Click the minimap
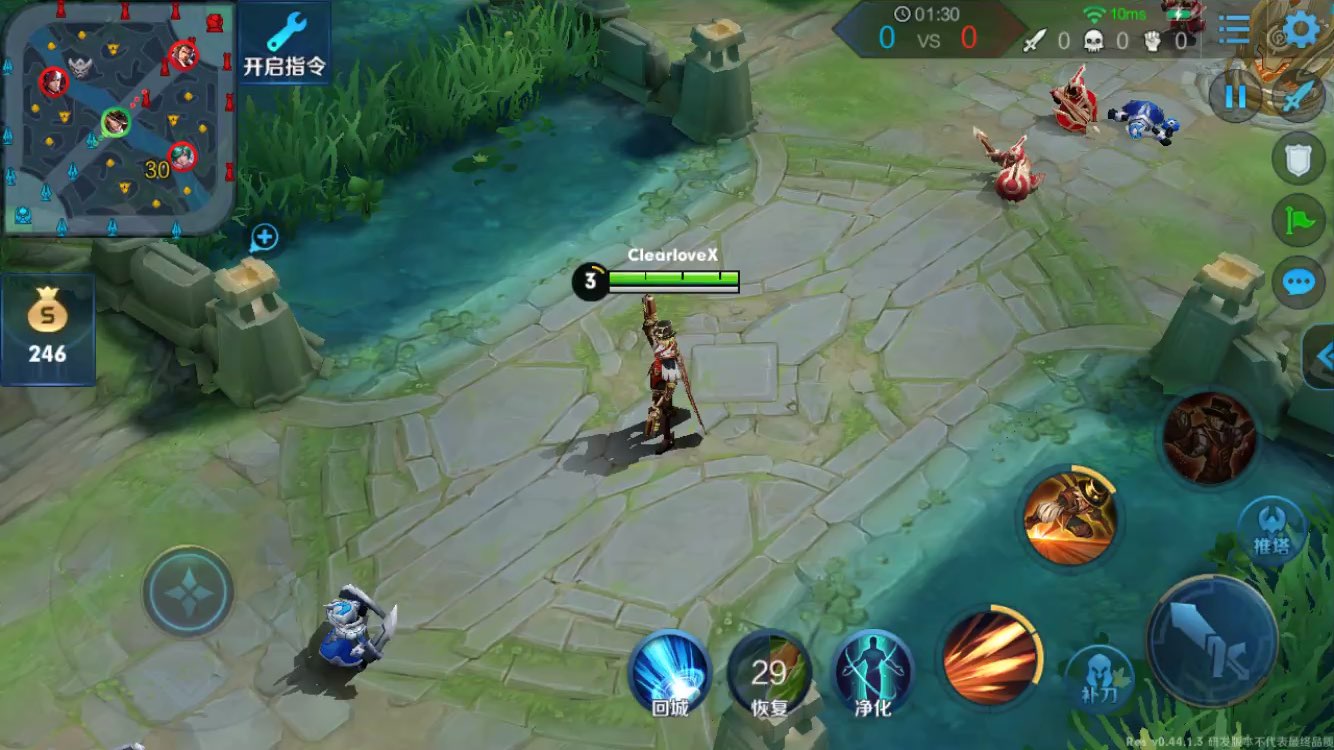 (118, 118)
